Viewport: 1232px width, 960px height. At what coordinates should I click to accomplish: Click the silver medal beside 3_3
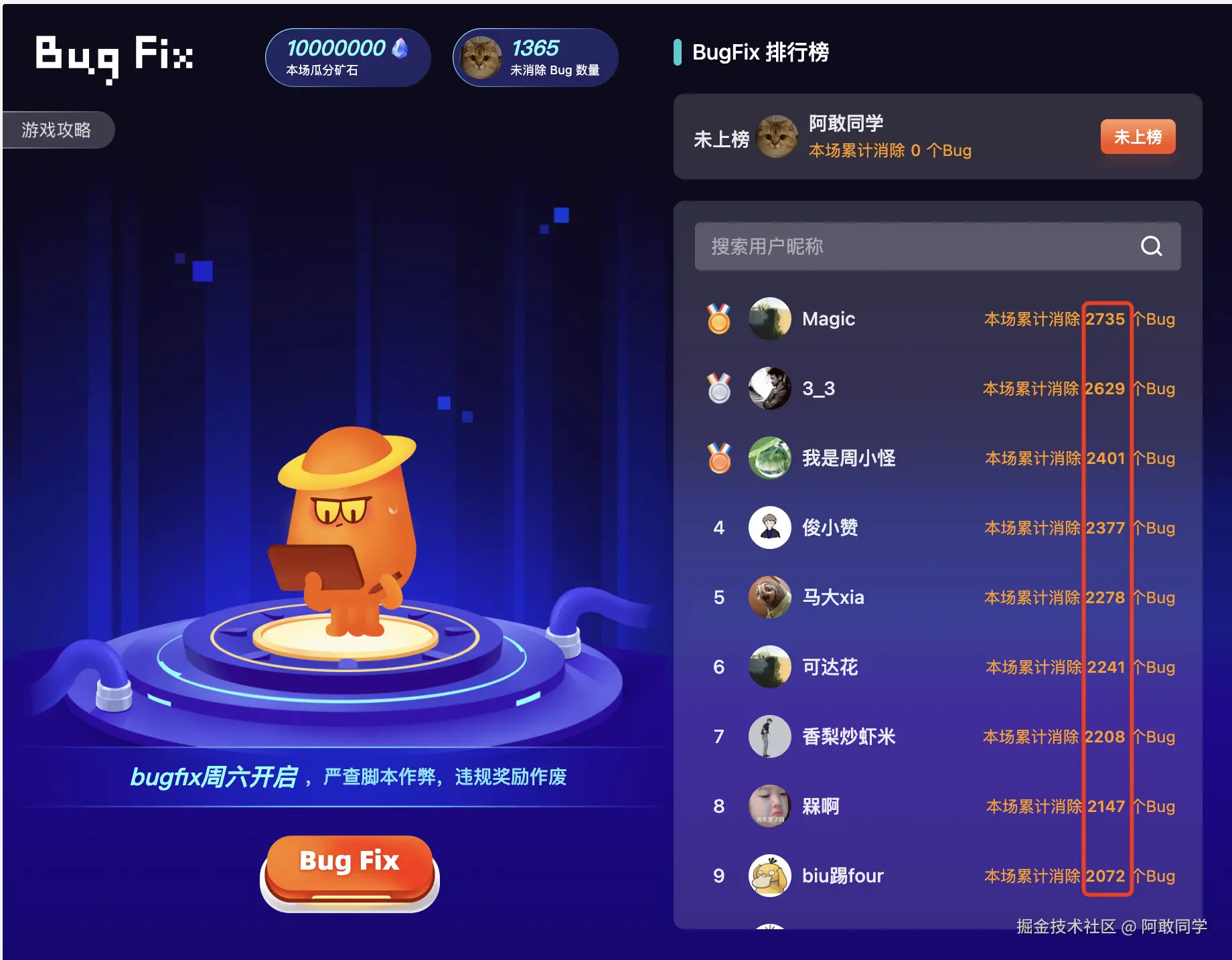(718, 389)
